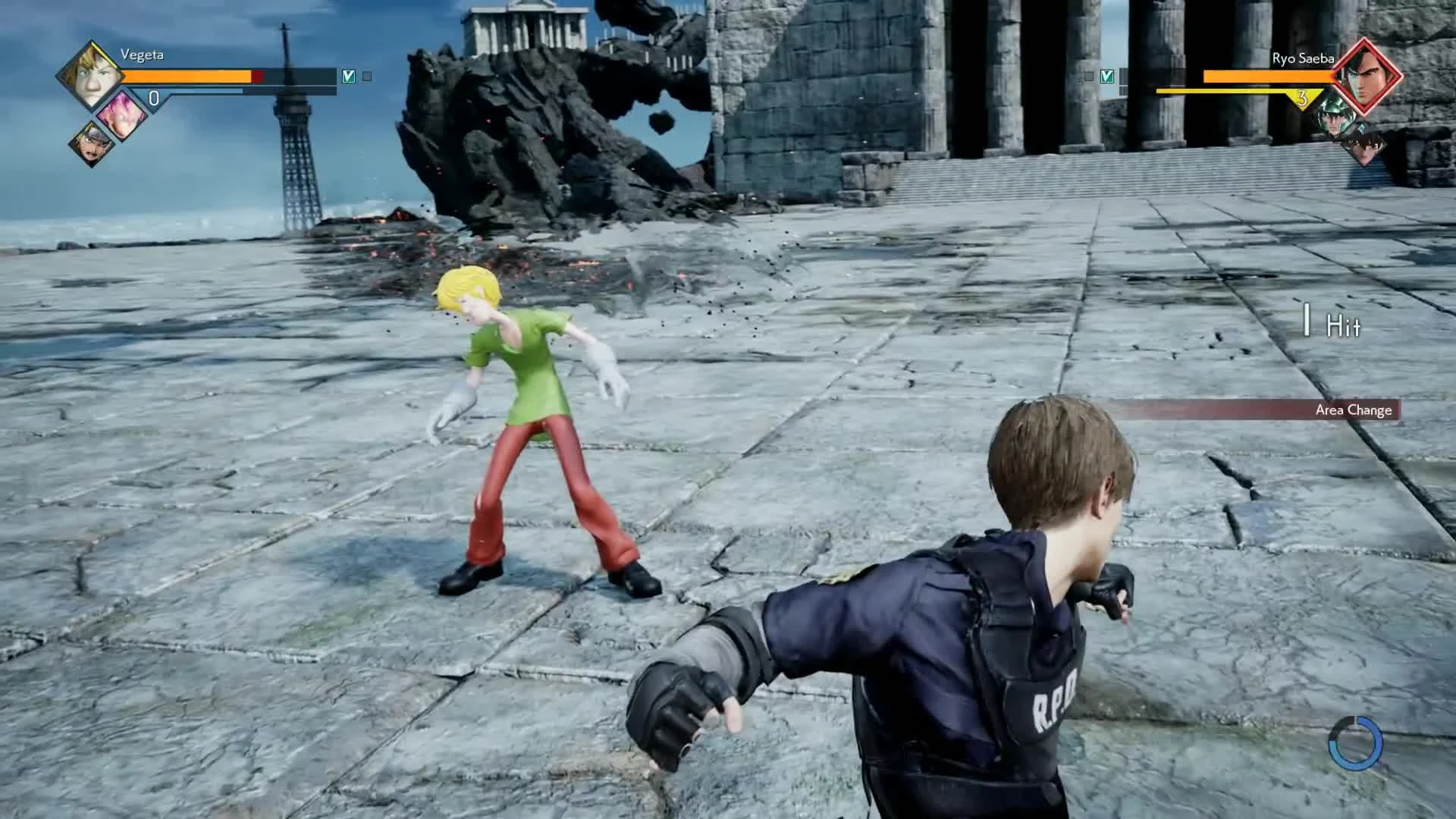Toggle the green V checkmark on Ryo Saeba's side

[x=1107, y=76]
